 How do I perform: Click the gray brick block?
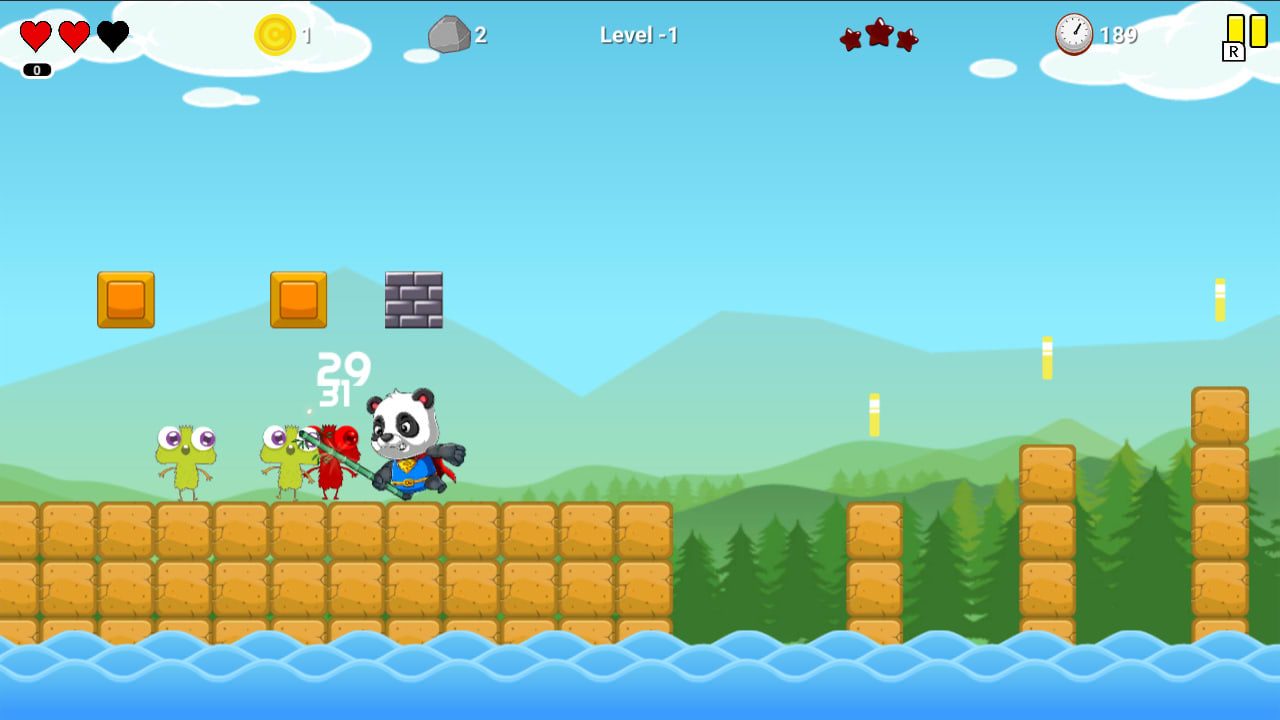[413, 300]
